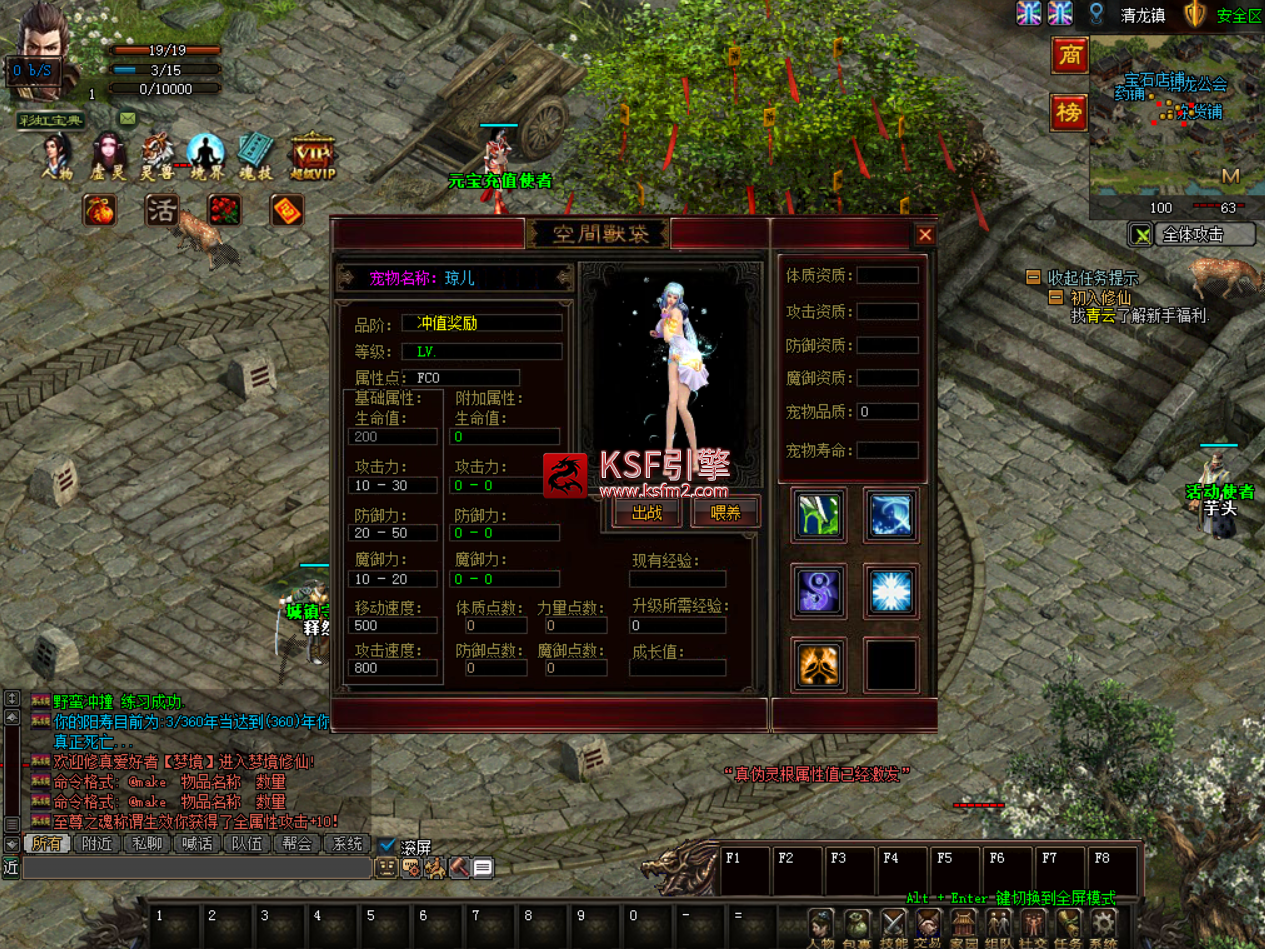
Task: Close the 空間獸袋 pet window
Action: pos(925,235)
